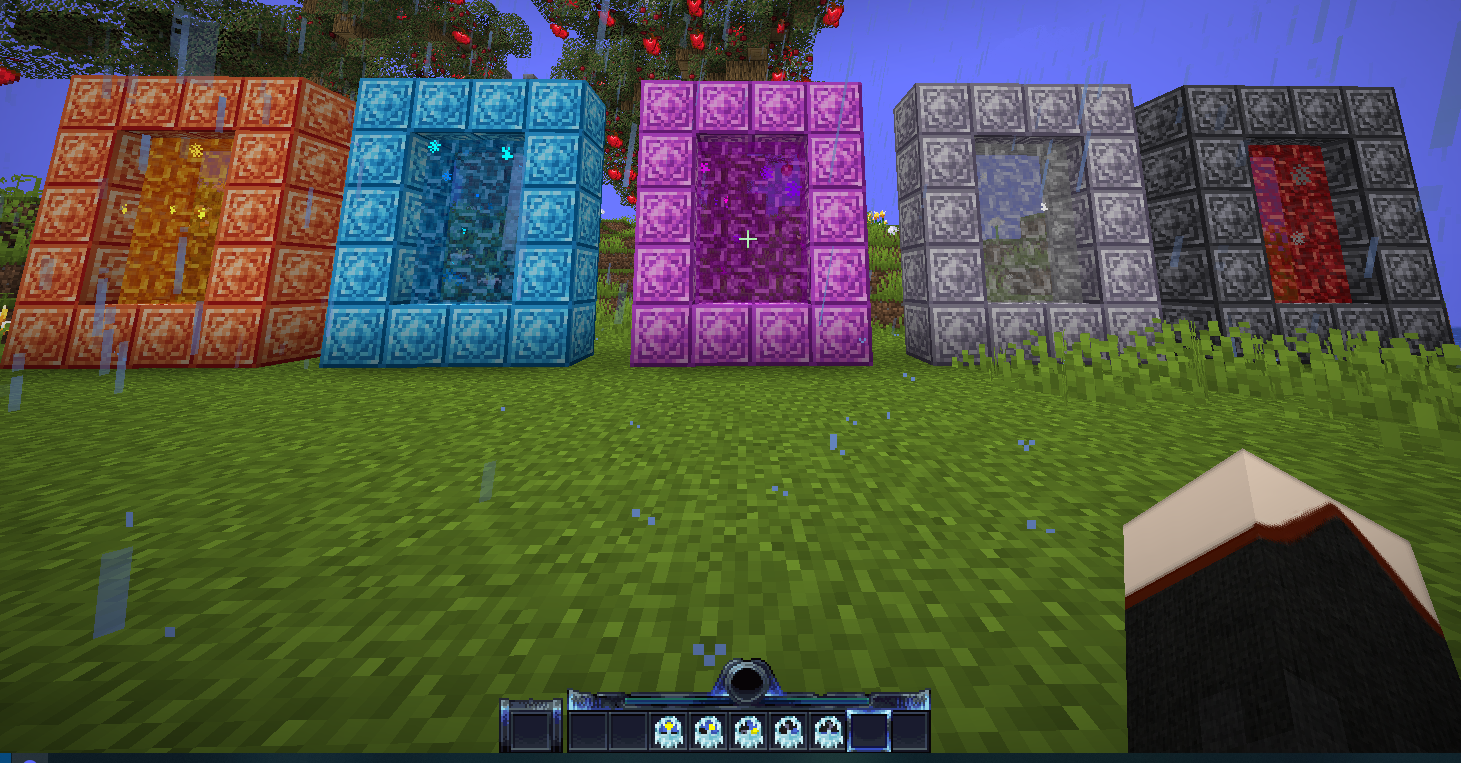Click the separate off-hand slot beside hotbar
1461x763 pixels.
[531, 729]
